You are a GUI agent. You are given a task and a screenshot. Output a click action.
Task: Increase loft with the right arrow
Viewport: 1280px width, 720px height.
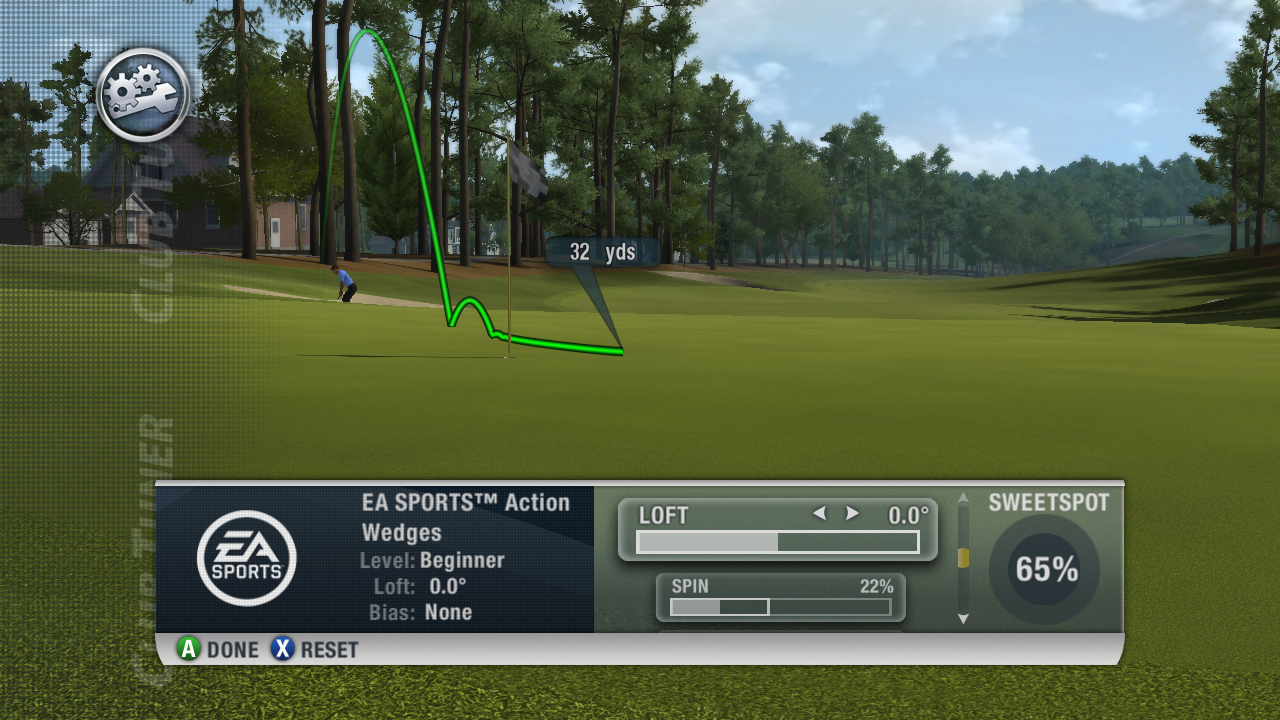click(852, 514)
